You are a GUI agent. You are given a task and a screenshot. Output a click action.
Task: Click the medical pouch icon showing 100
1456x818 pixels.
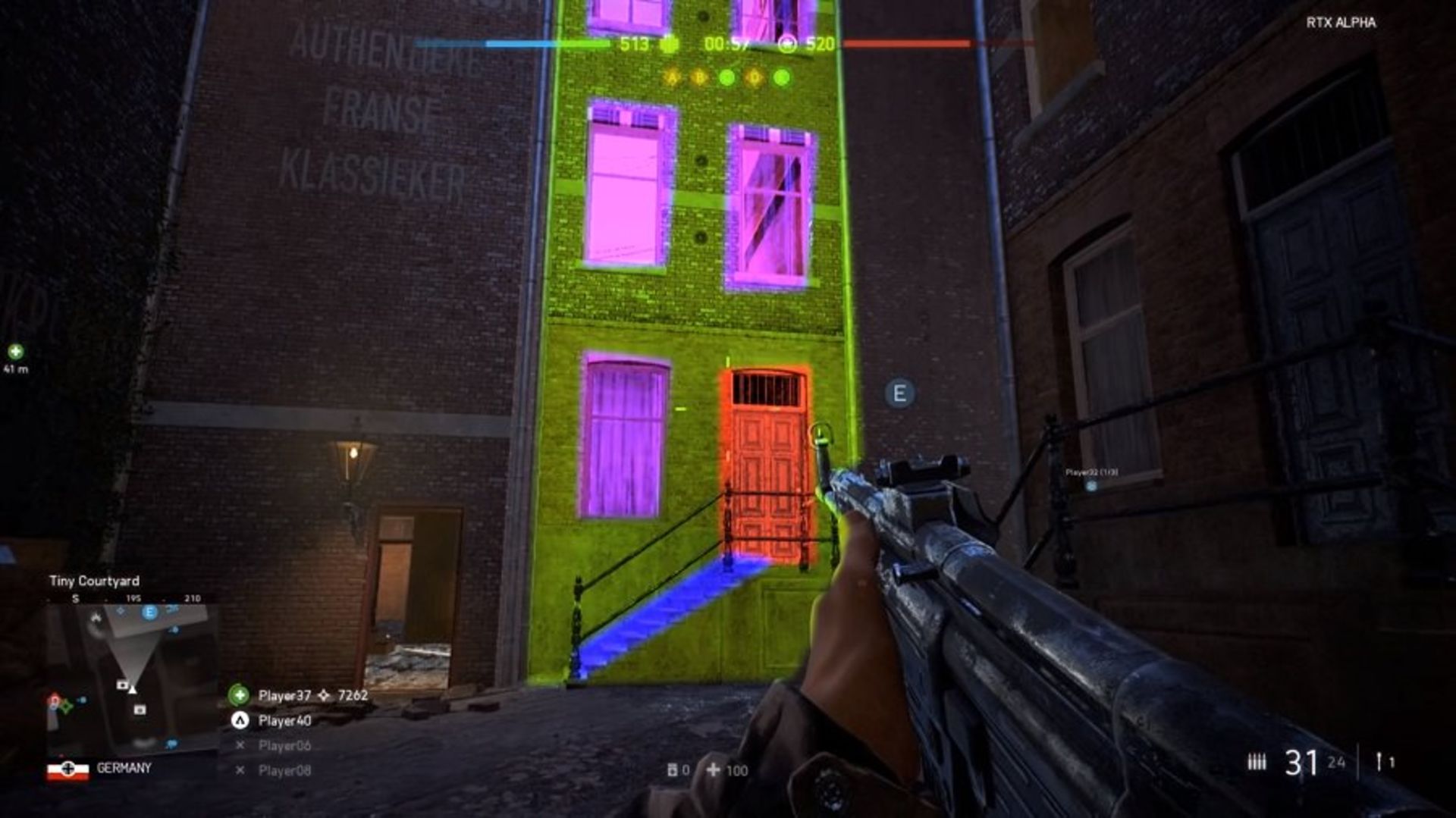point(714,770)
